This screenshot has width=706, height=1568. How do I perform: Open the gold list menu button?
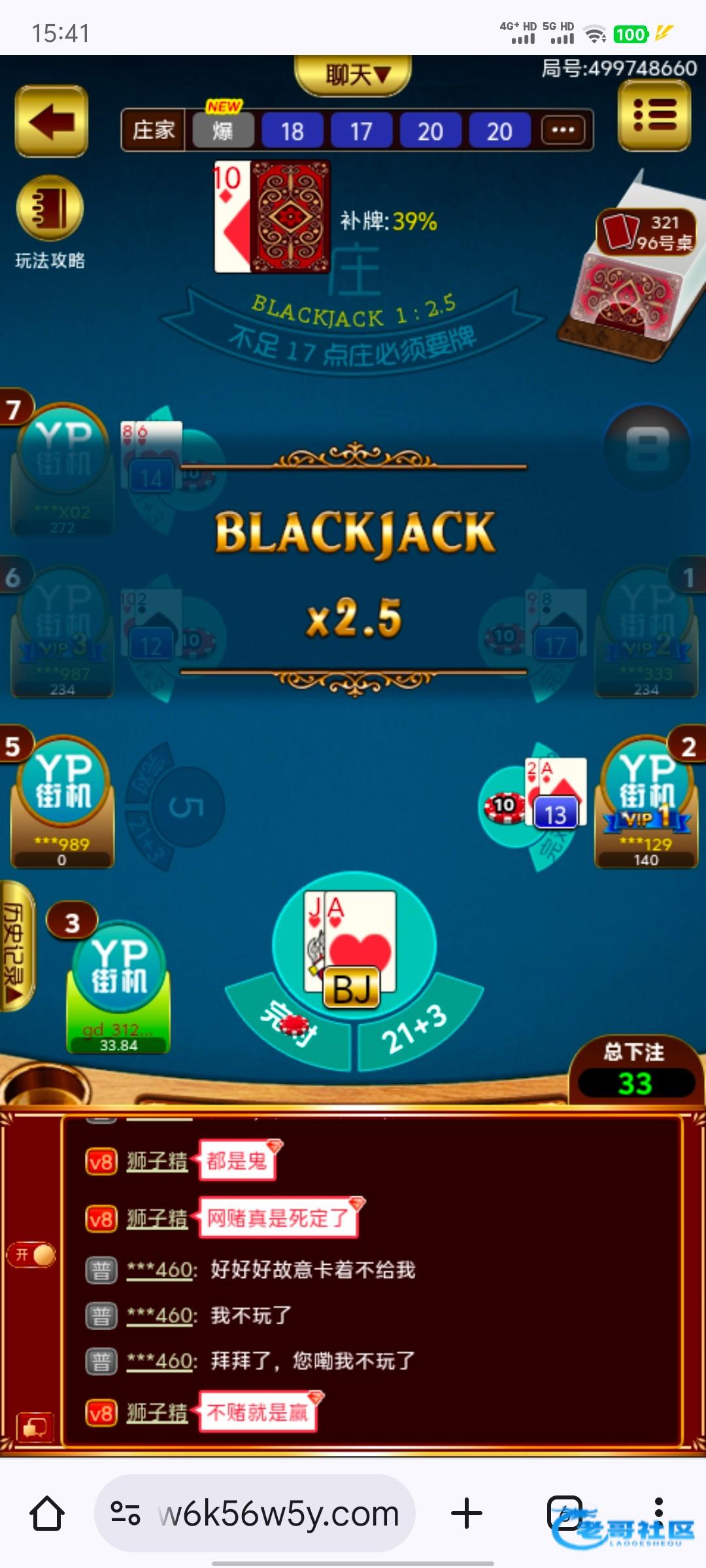point(654,117)
